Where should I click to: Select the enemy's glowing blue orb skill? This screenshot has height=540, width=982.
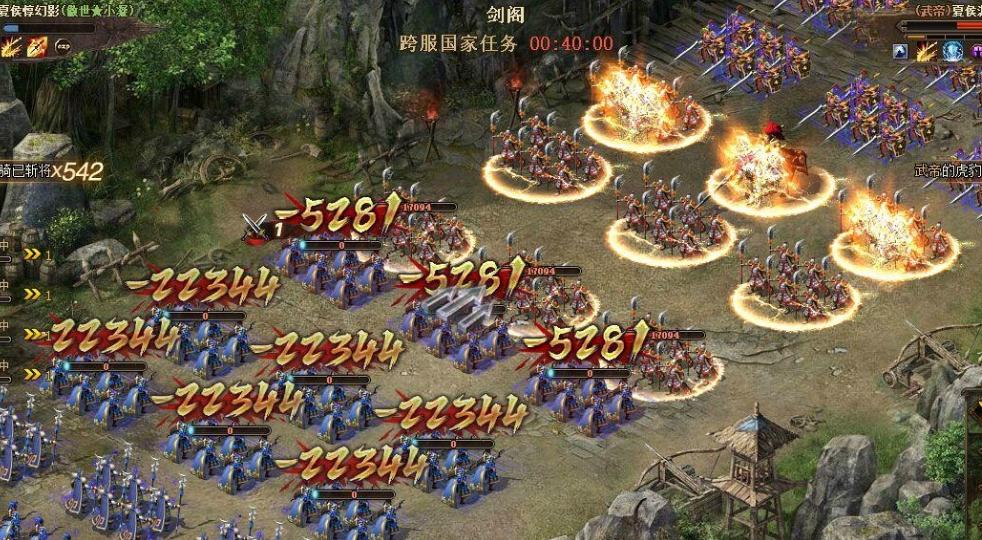tap(951, 52)
